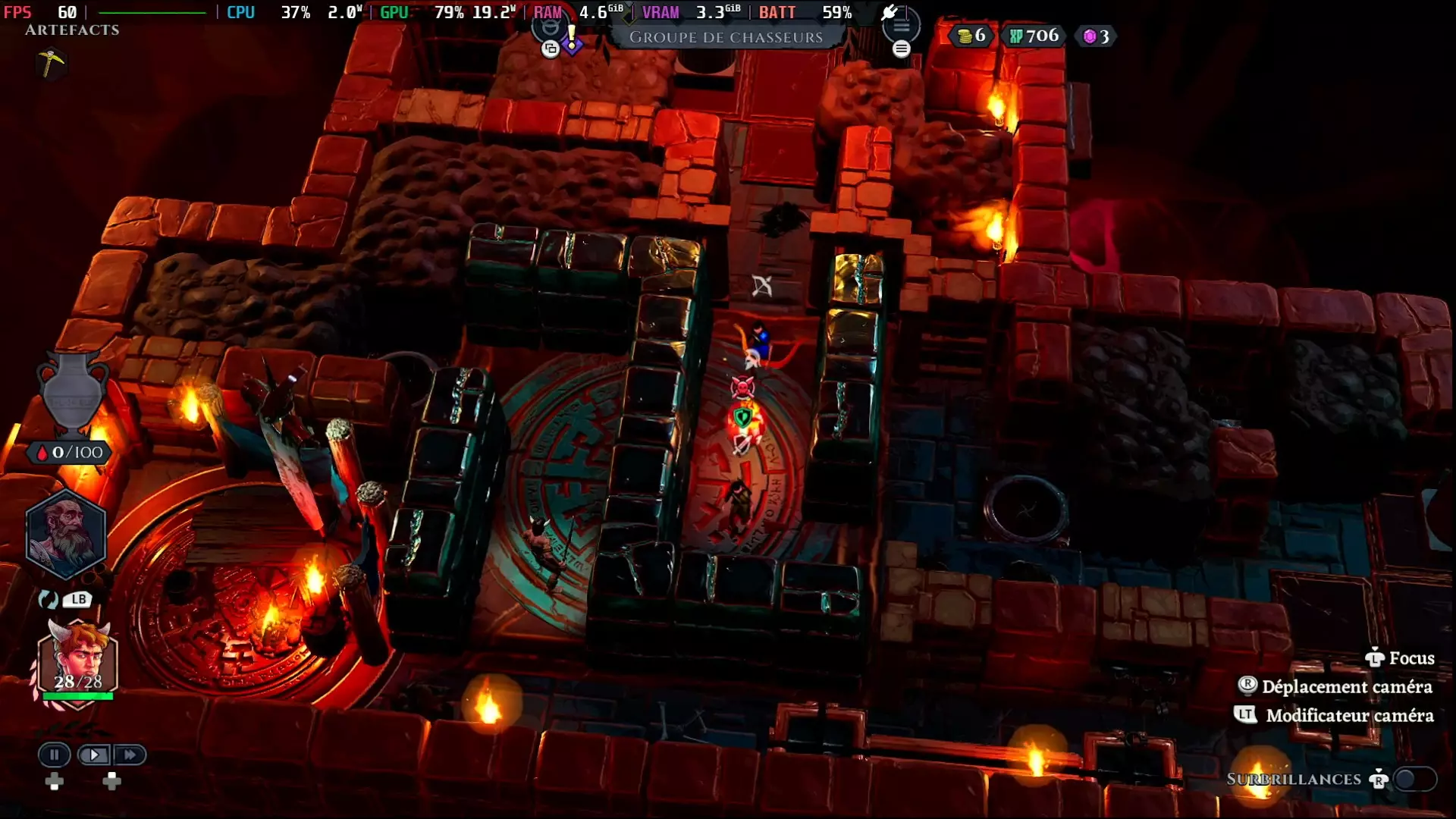Click the purple gem currency icon
Screen dimensions: 1456x819
pos(1090,36)
